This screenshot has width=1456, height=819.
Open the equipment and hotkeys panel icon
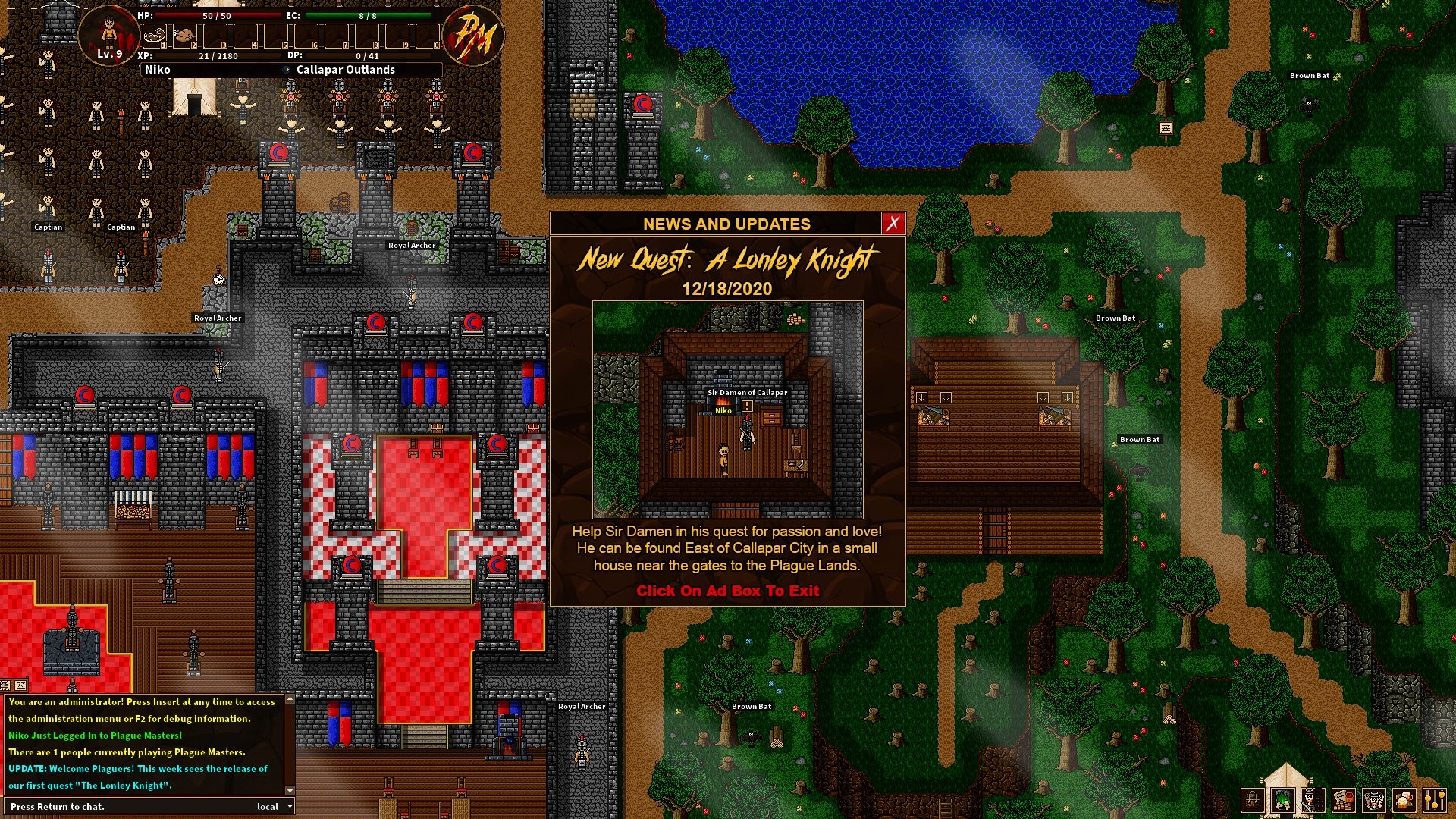(1313, 800)
